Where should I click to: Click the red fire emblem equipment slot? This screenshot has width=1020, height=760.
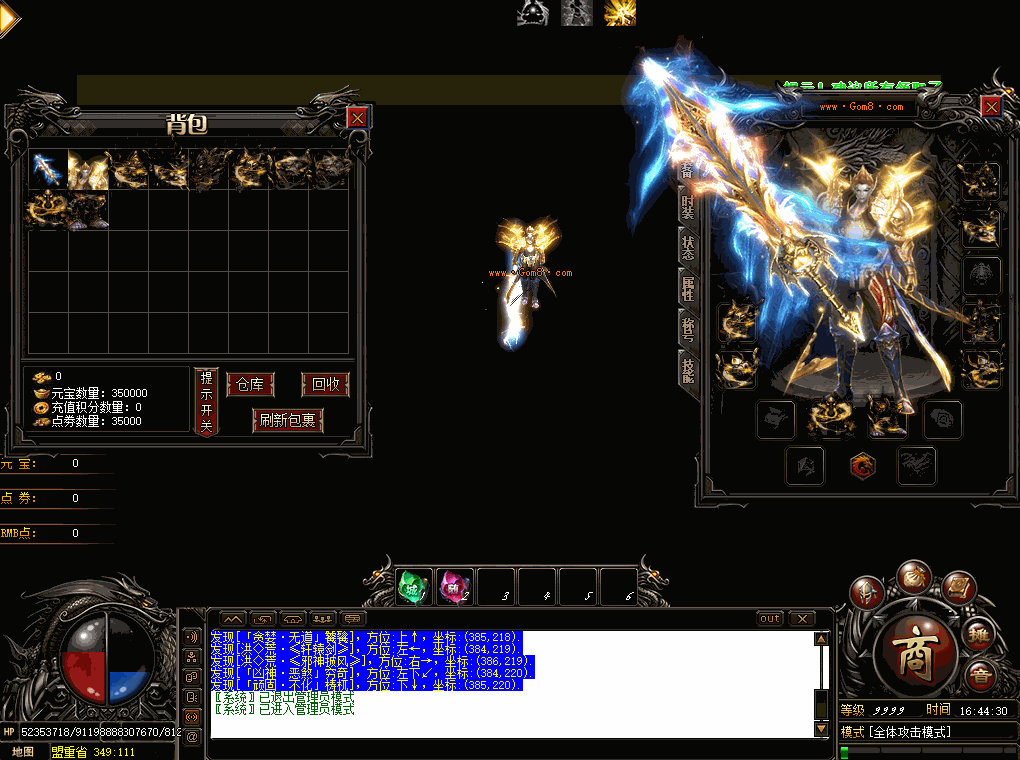coord(860,465)
